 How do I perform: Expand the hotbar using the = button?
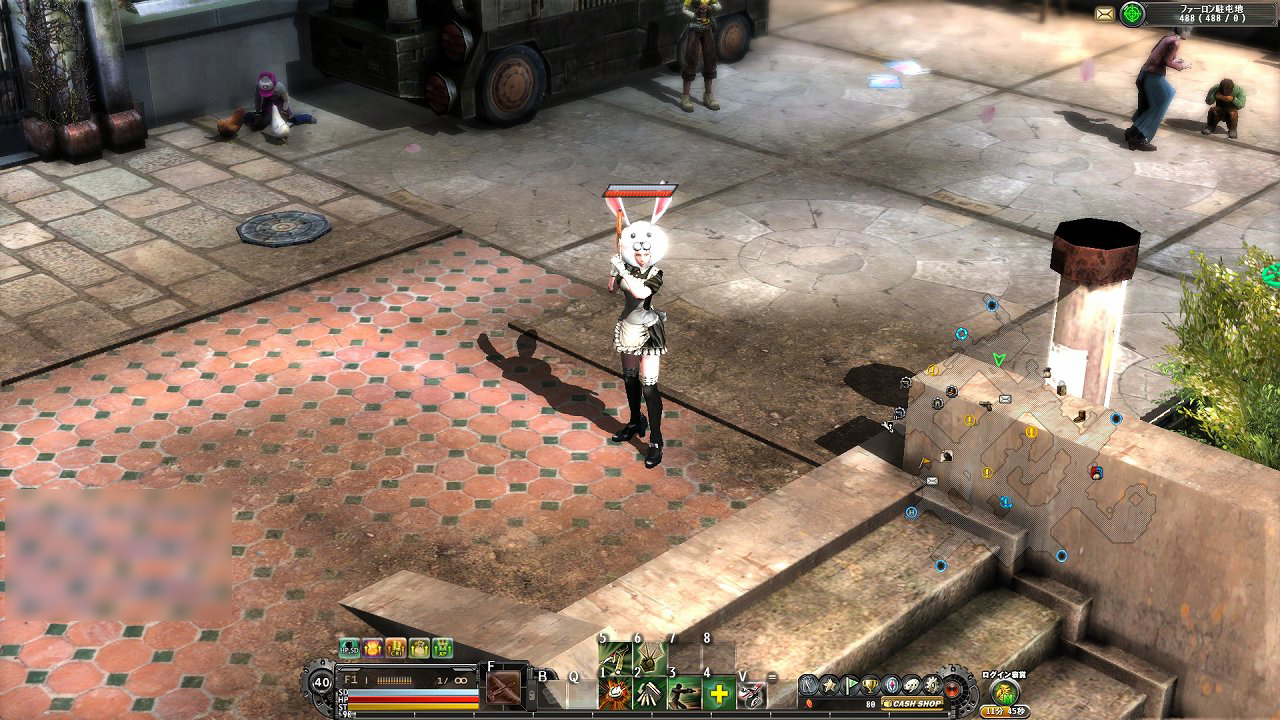click(x=770, y=677)
